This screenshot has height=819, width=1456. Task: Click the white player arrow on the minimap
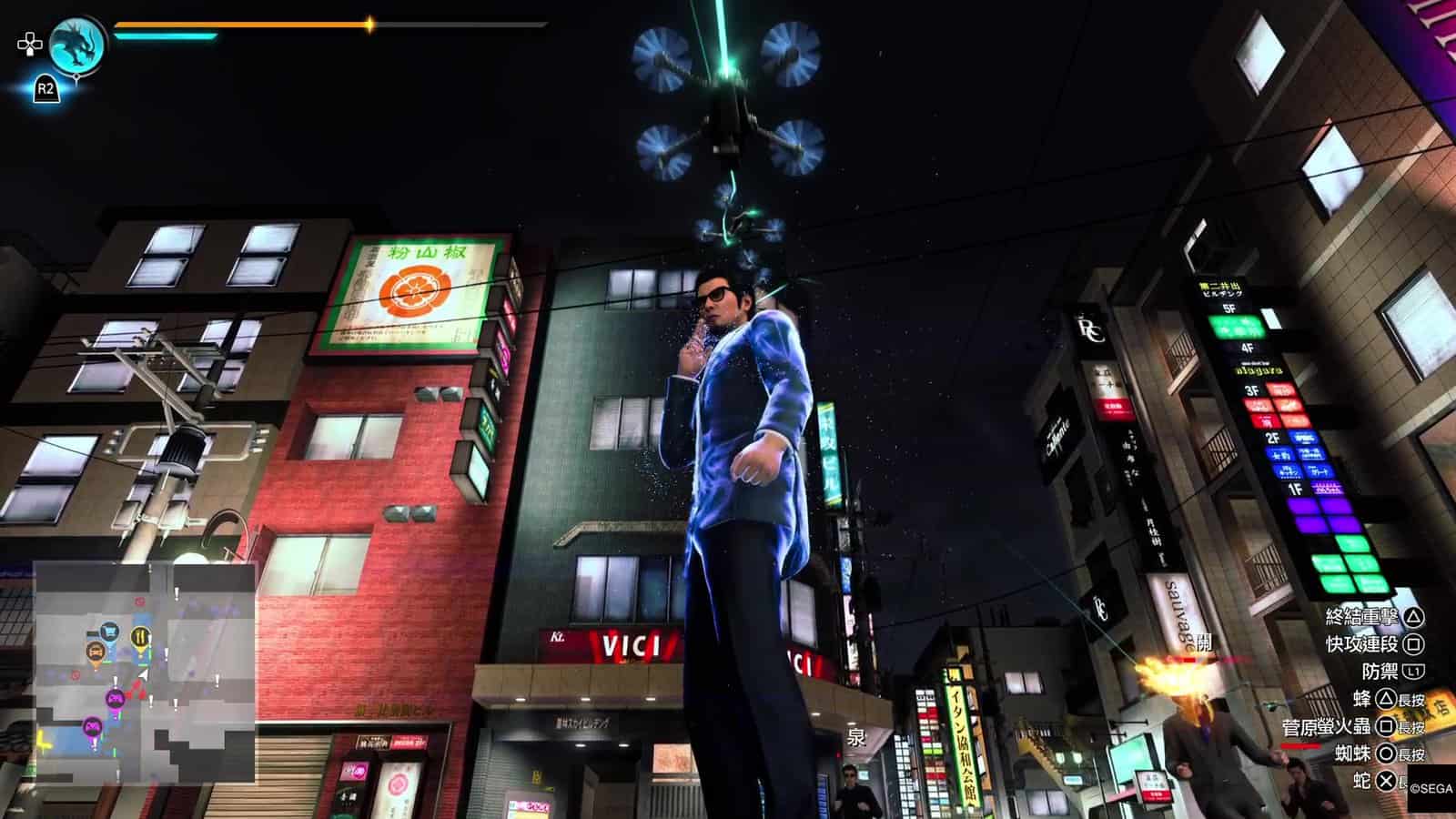coord(142,675)
